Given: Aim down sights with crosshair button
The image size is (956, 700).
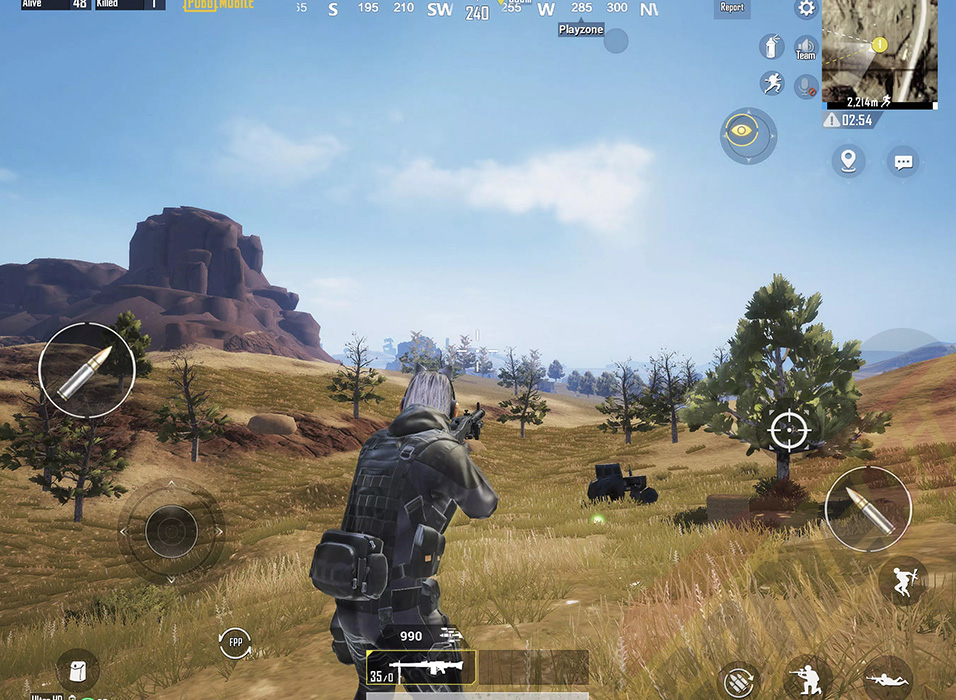Looking at the screenshot, I should [788, 430].
